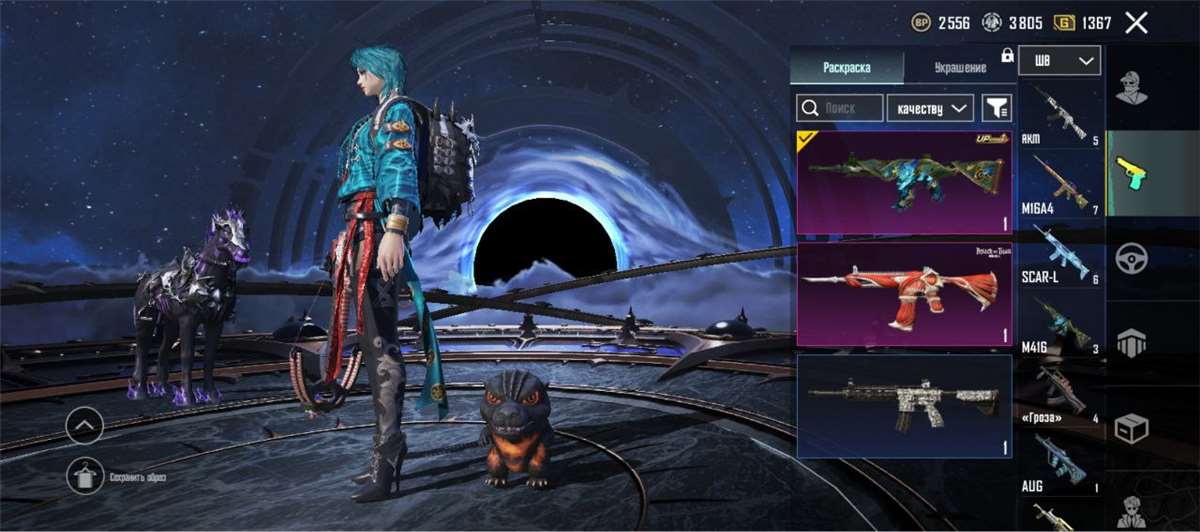The height and width of the screenshot is (532, 1200).
Task: Close the inventory with the X button
Action: [1135, 22]
